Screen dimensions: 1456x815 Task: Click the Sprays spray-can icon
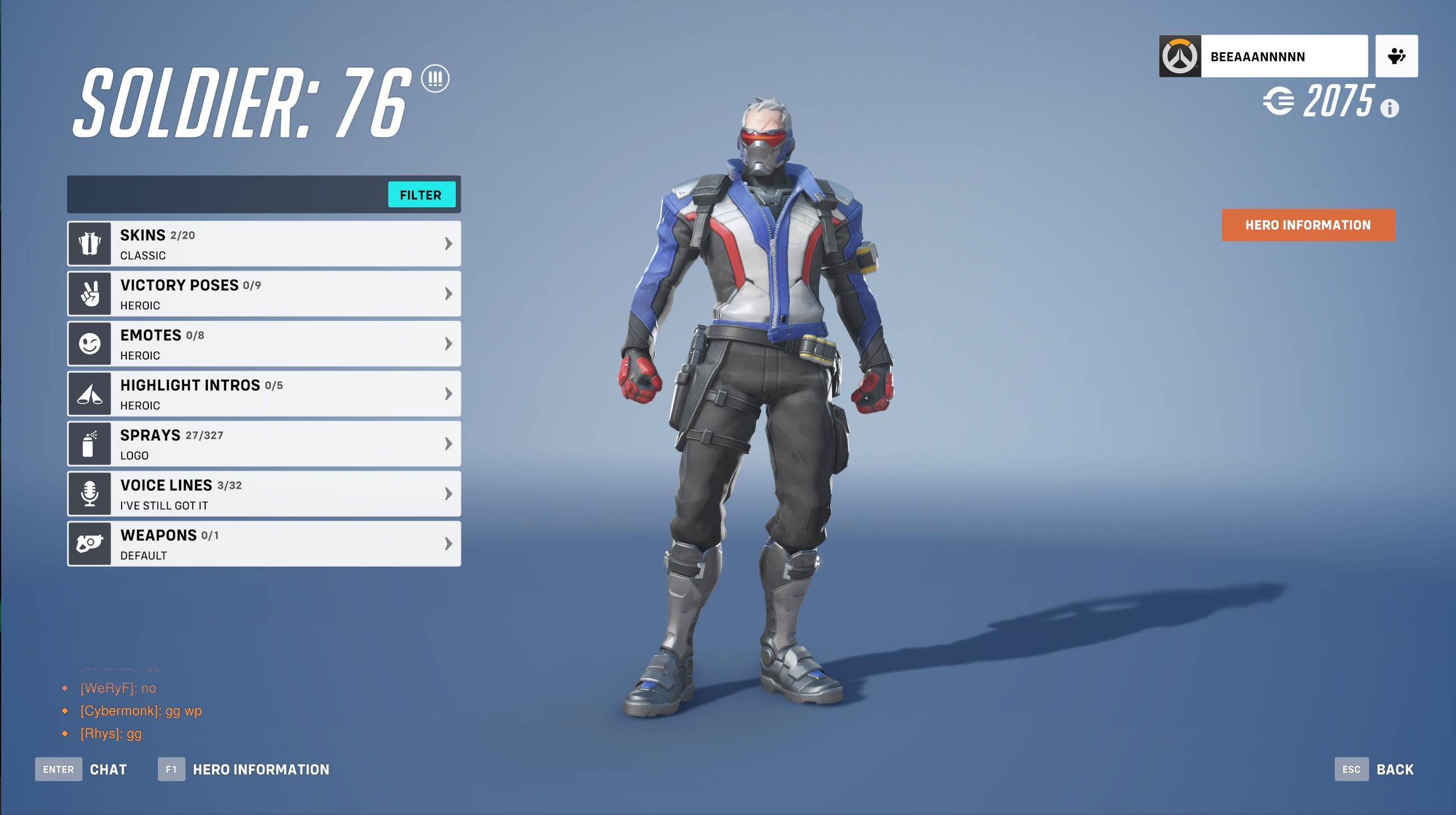[89, 443]
